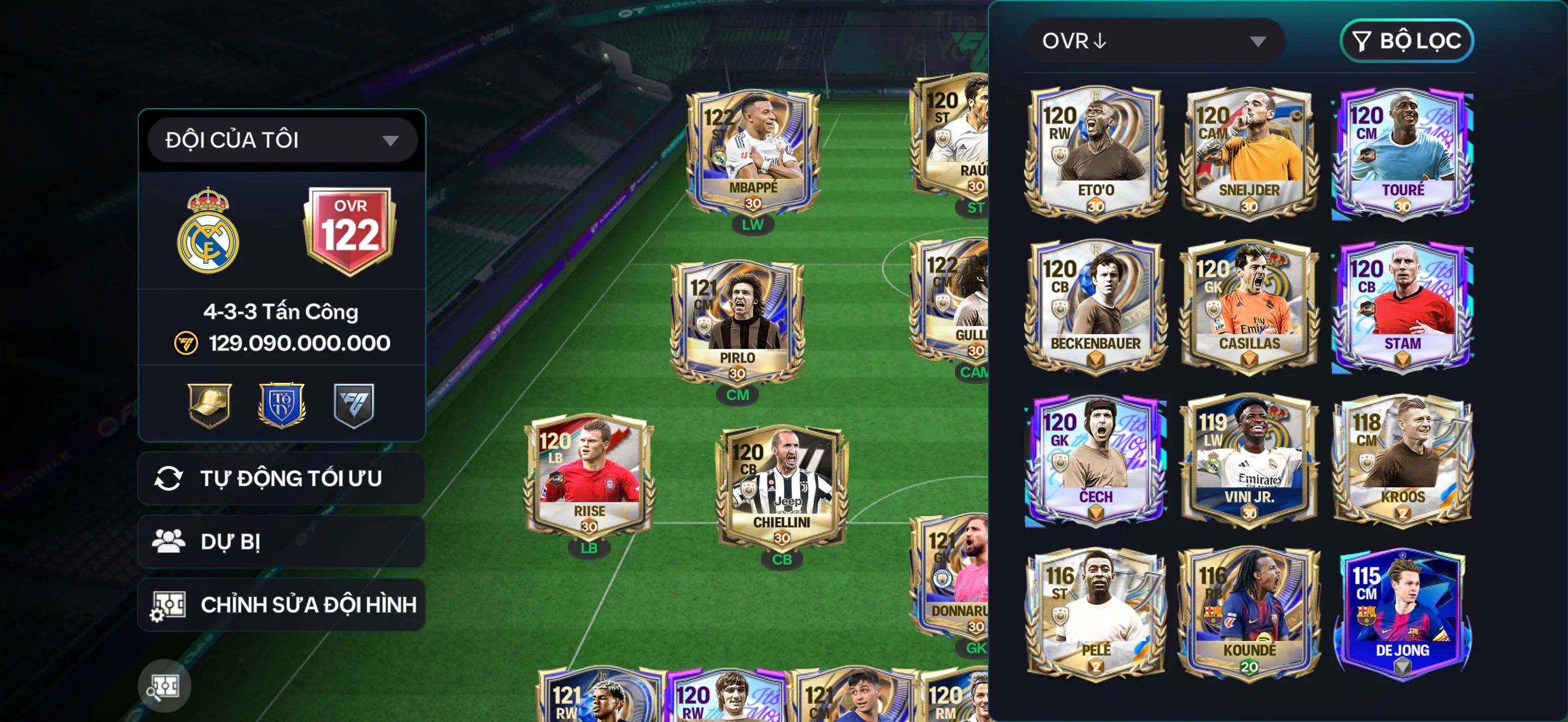This screenshot has width=1568, height=722.
Task: Select the Casillas GK card
Action: click(1248, 306)
